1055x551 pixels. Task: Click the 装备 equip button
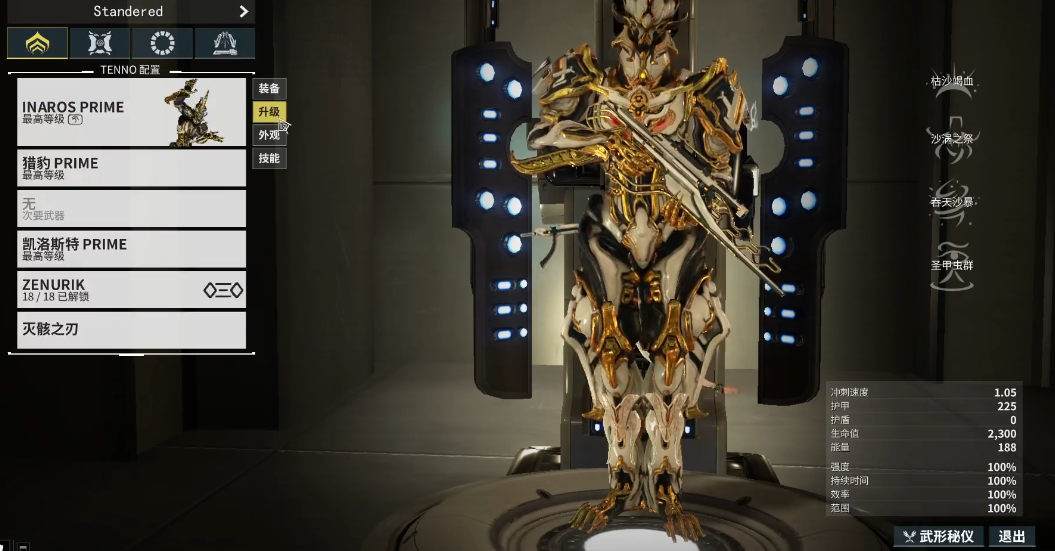click(x=269, y=89)
